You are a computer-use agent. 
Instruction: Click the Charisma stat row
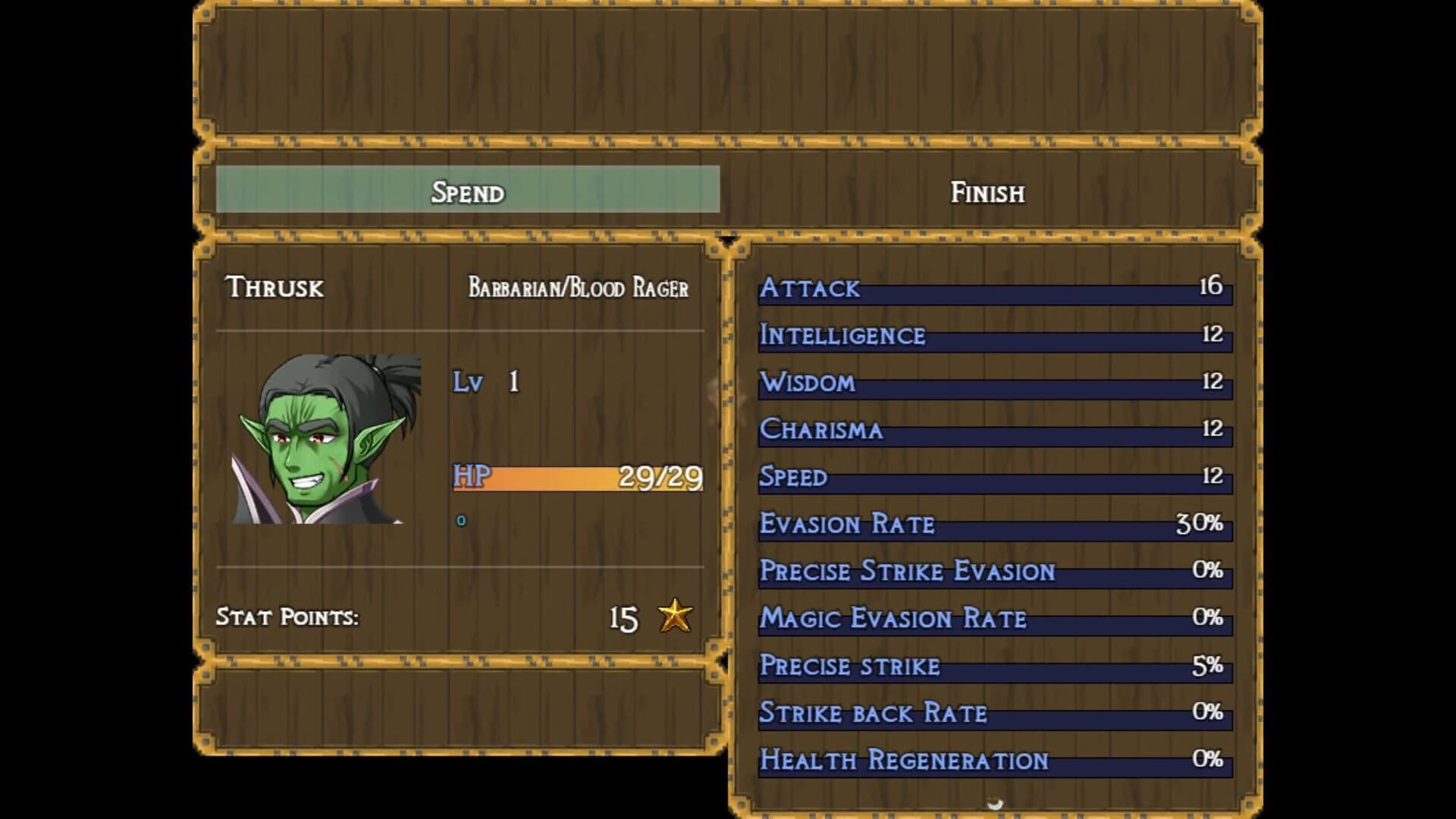coord(993,430)
